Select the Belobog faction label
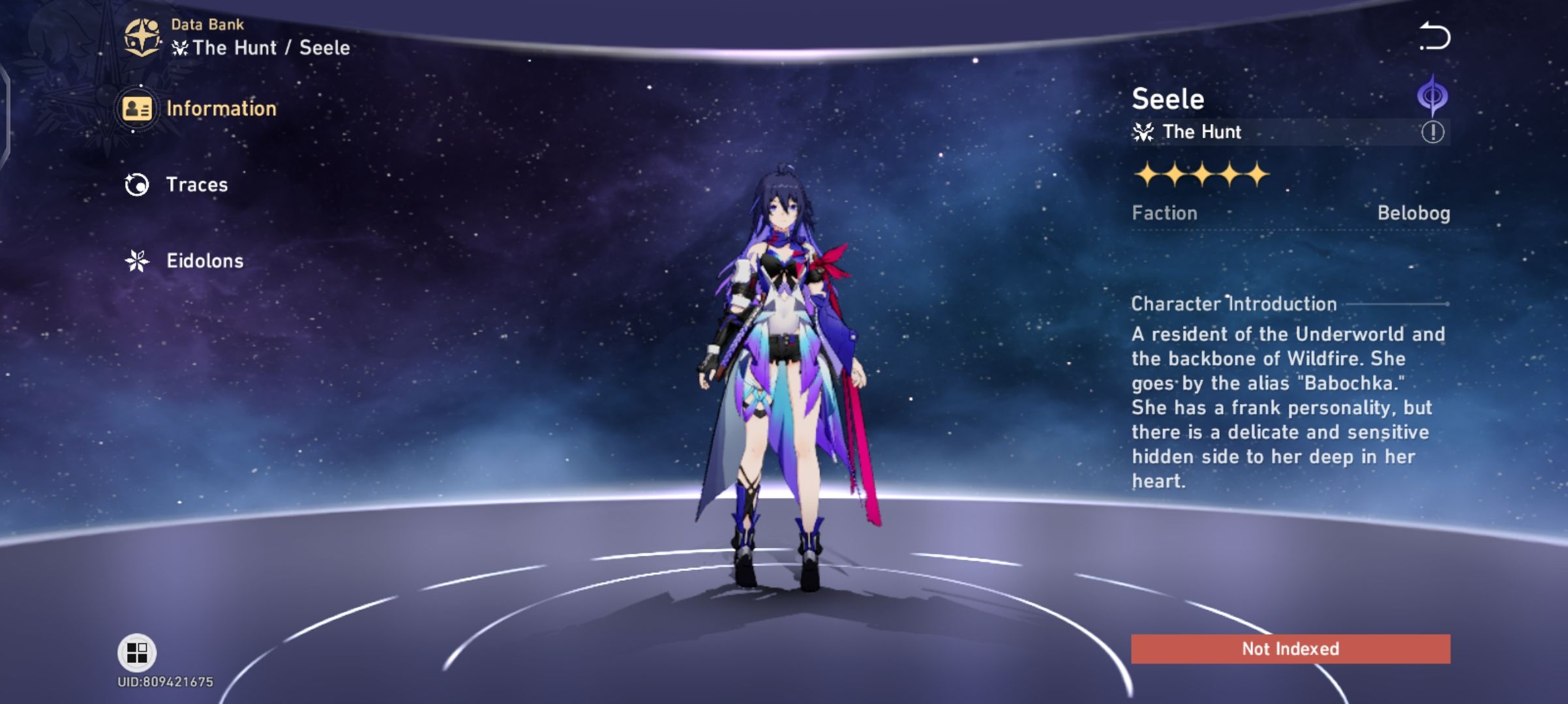Image resolution: width=1568 pixels, height=704 pixels. coord(1435,213)
